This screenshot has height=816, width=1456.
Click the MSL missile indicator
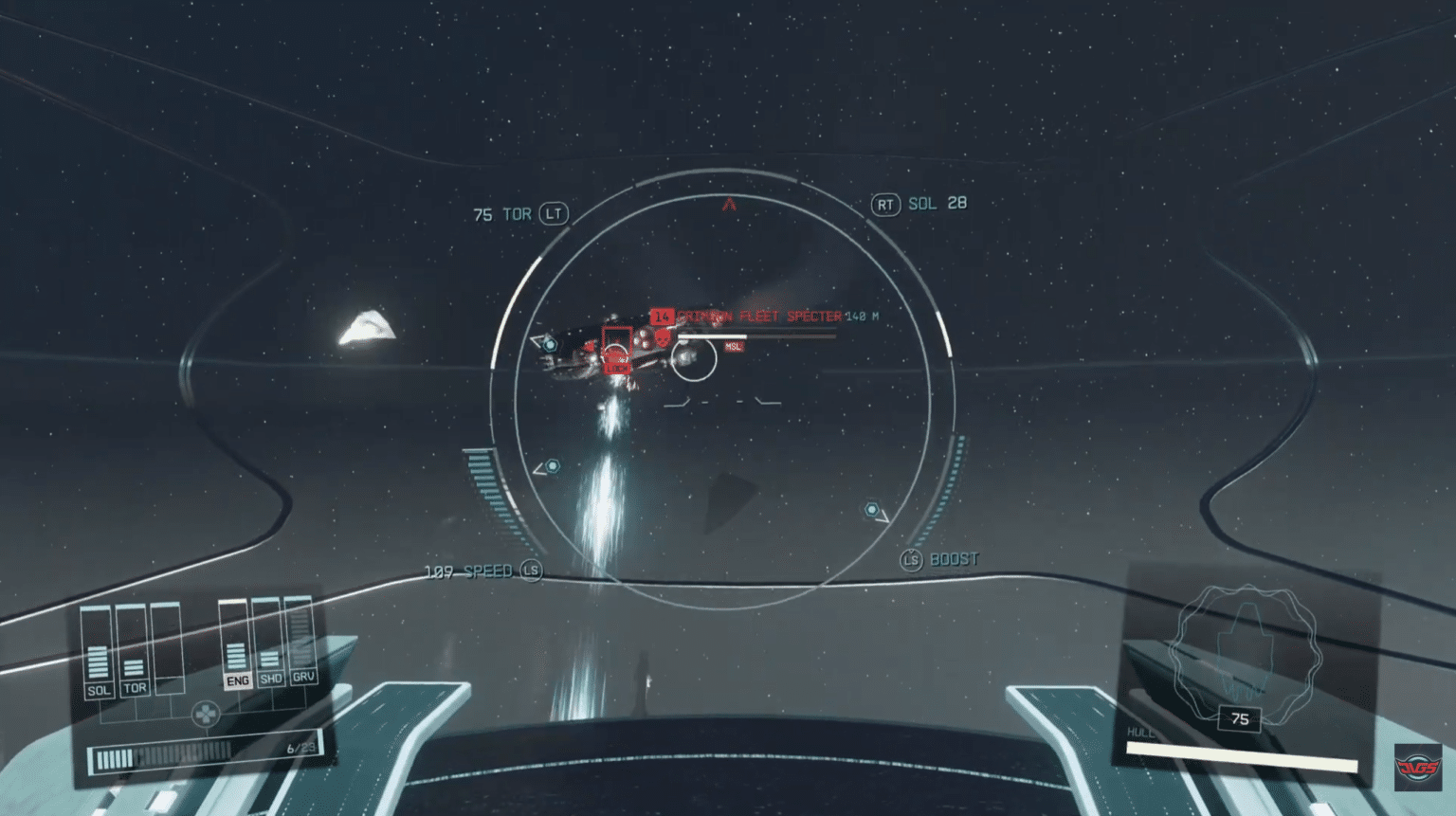tap(735, 346)
